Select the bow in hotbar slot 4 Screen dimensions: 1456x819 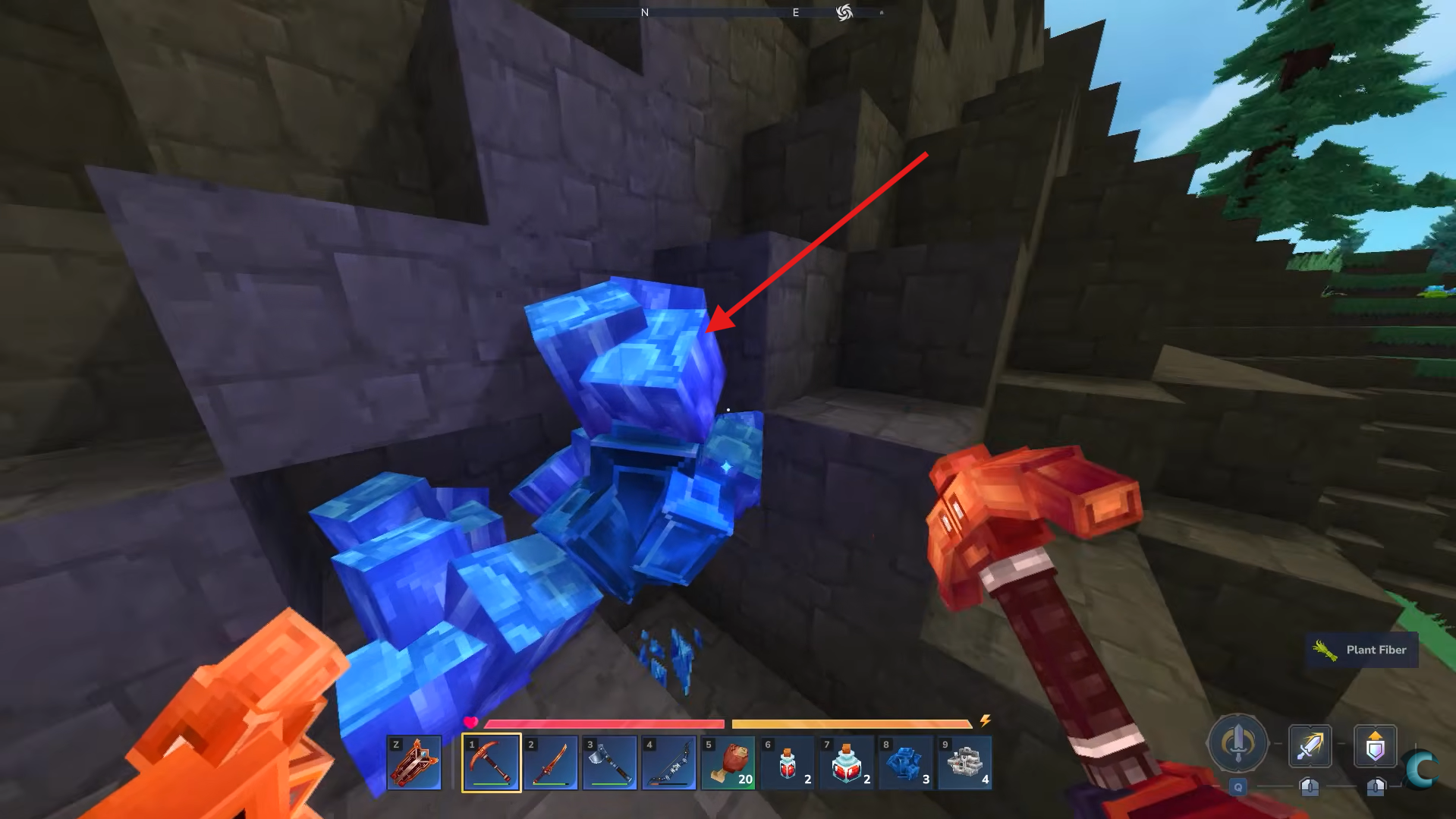pyautogui.click(x=668, y=762)
